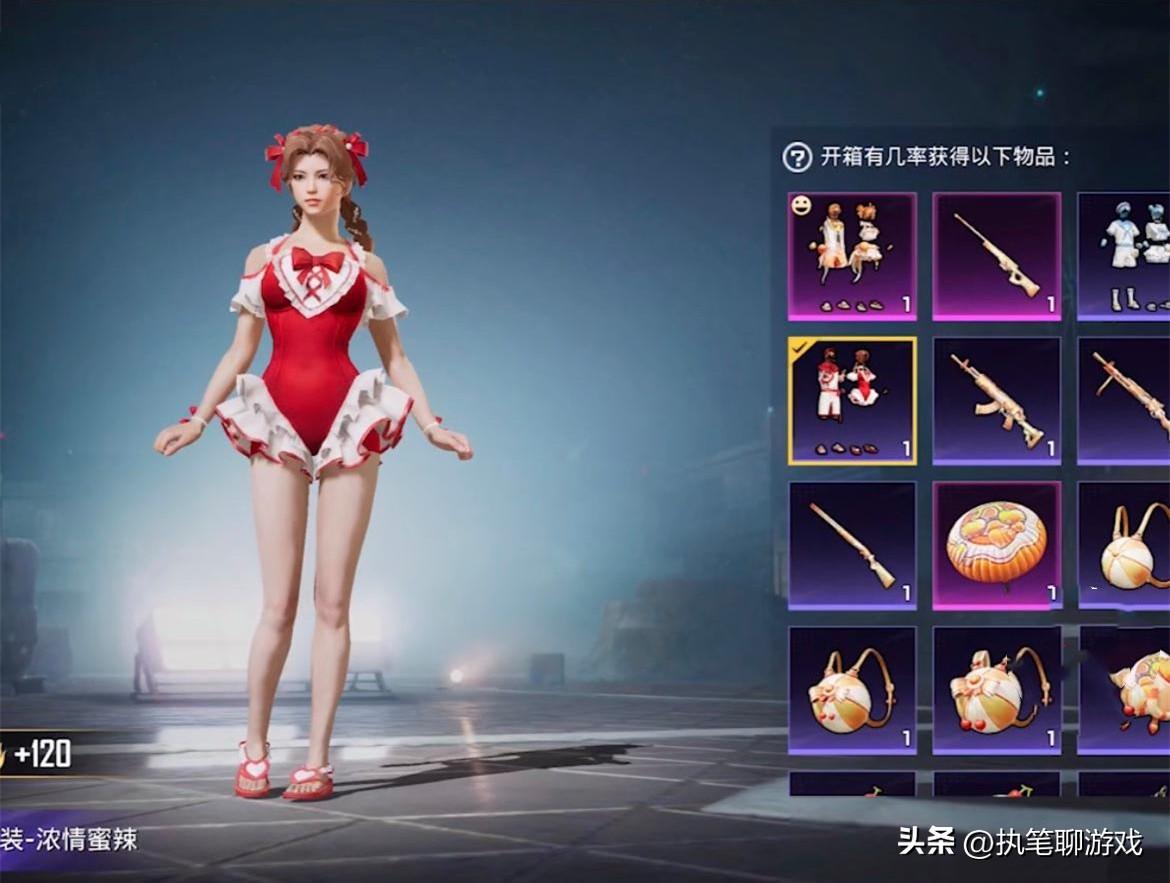Preview the white sailor outfit set
Viewport: 1170px width, 883px height.
click(1124, 256)
